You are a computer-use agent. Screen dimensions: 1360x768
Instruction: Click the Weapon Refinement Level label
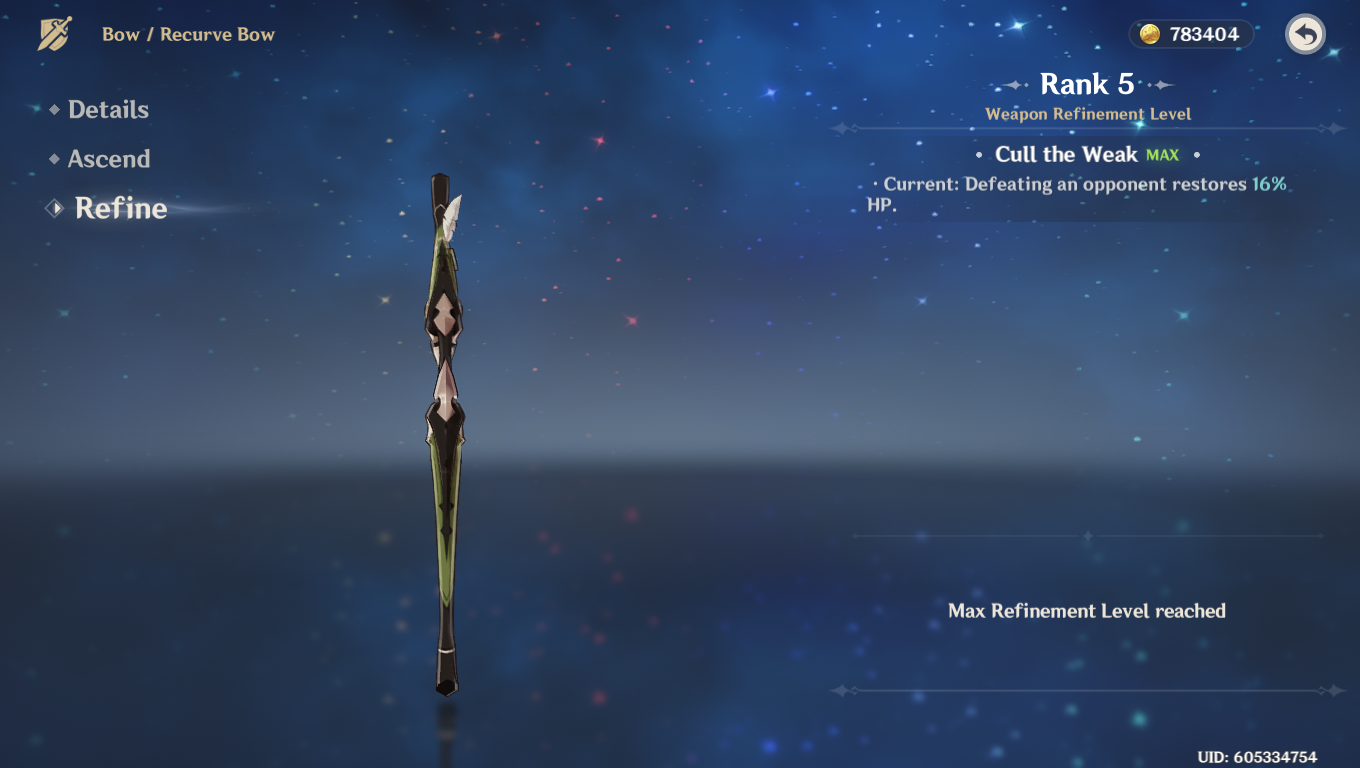point(1090,114)
